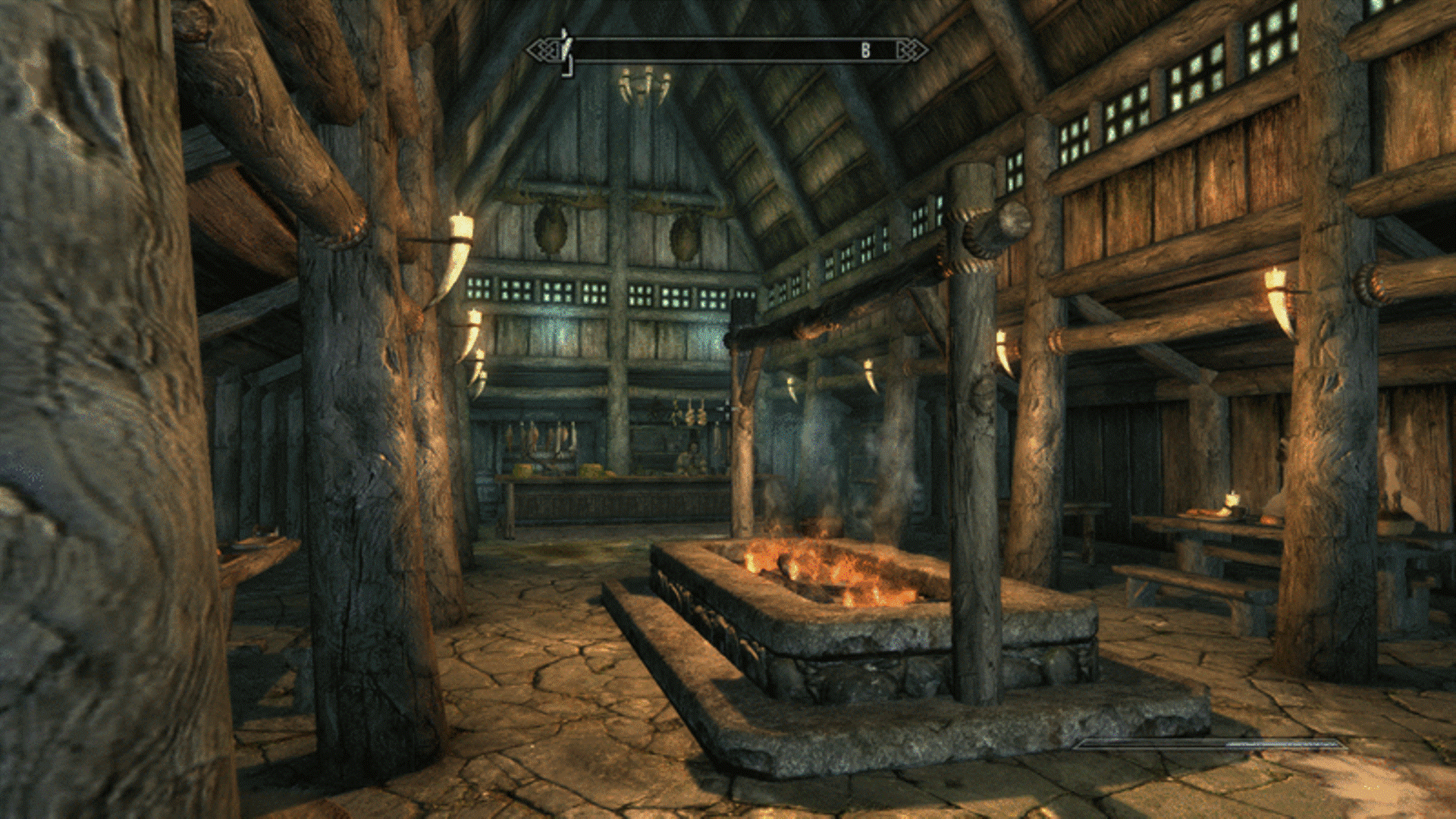Click the compass bar at the top

[726, 51]
